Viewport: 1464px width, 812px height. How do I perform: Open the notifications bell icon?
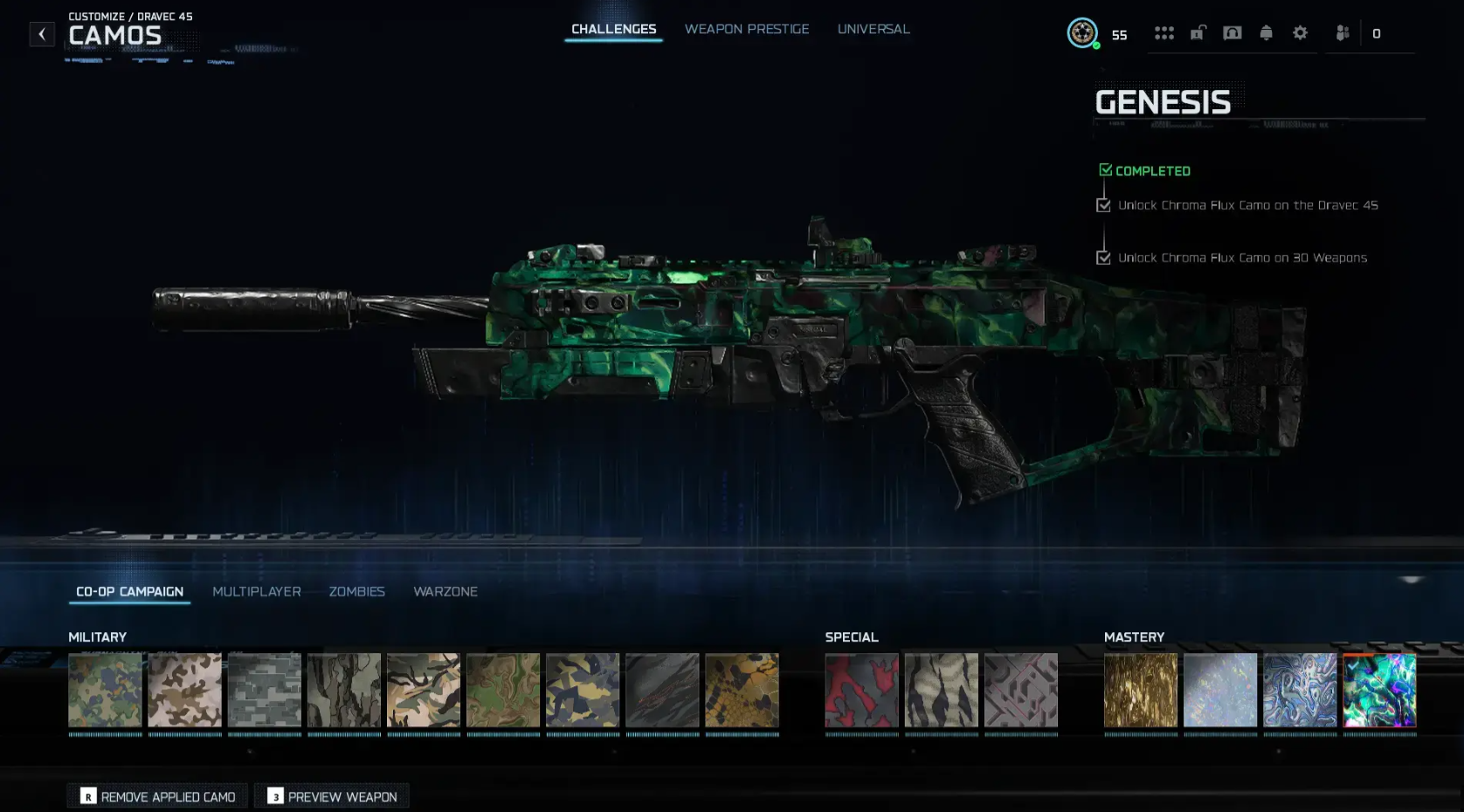1267,33
